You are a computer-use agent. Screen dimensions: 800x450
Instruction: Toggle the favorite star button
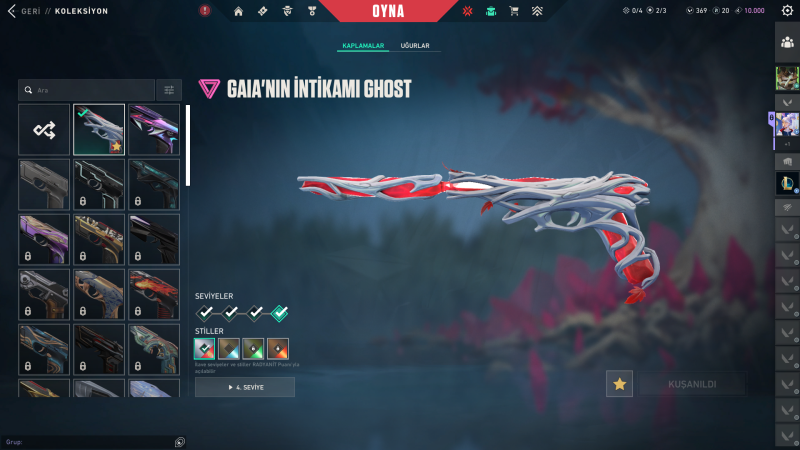[x=620, y=384]
